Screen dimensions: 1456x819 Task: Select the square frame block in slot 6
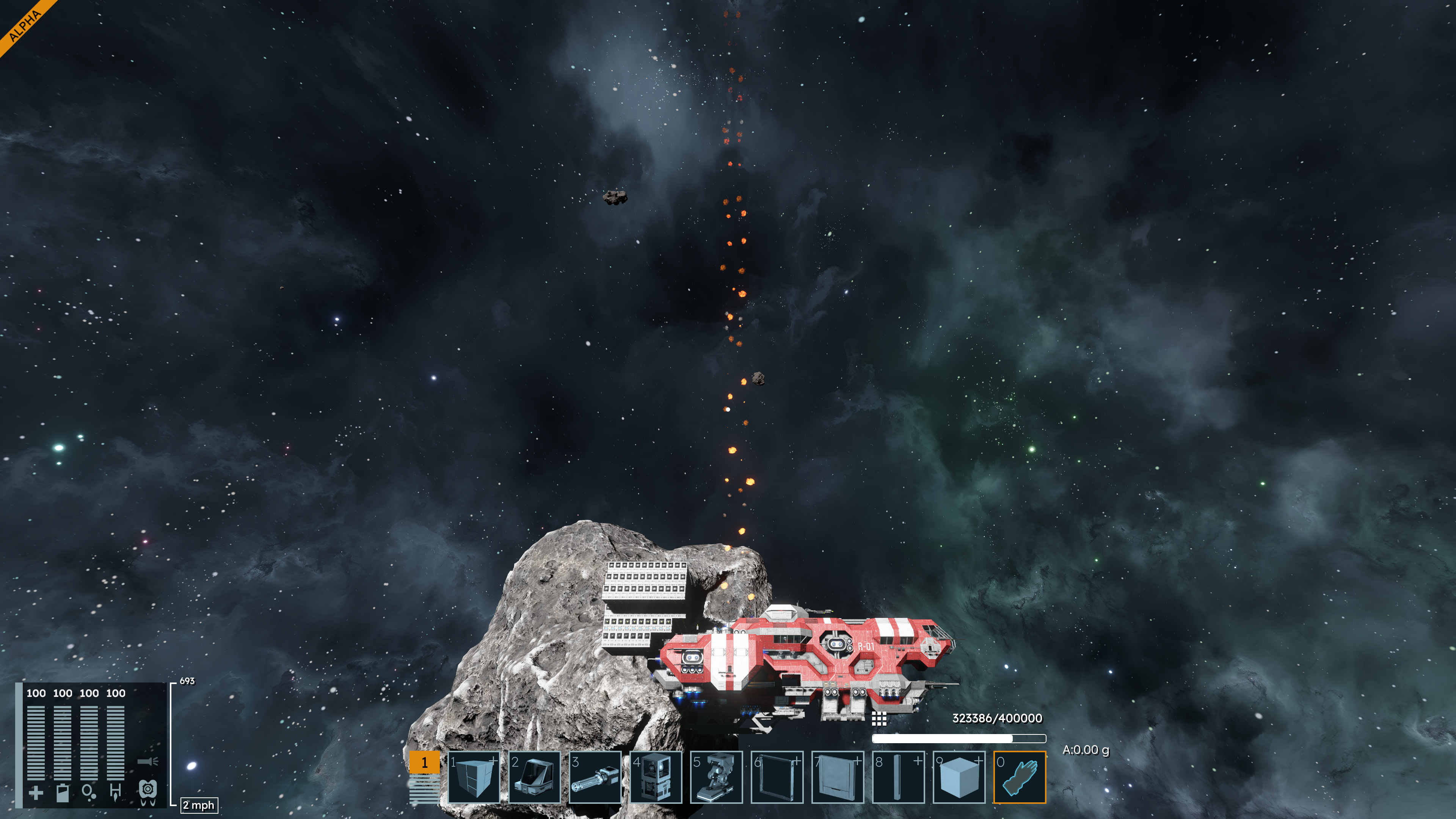click(x=777, y=777)
